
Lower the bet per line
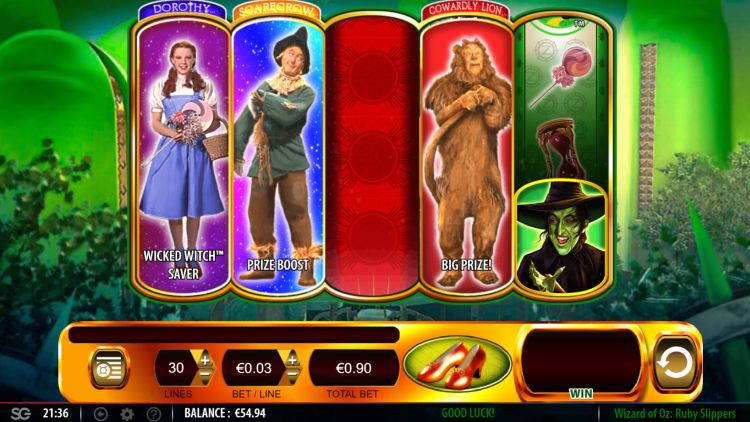293,376
